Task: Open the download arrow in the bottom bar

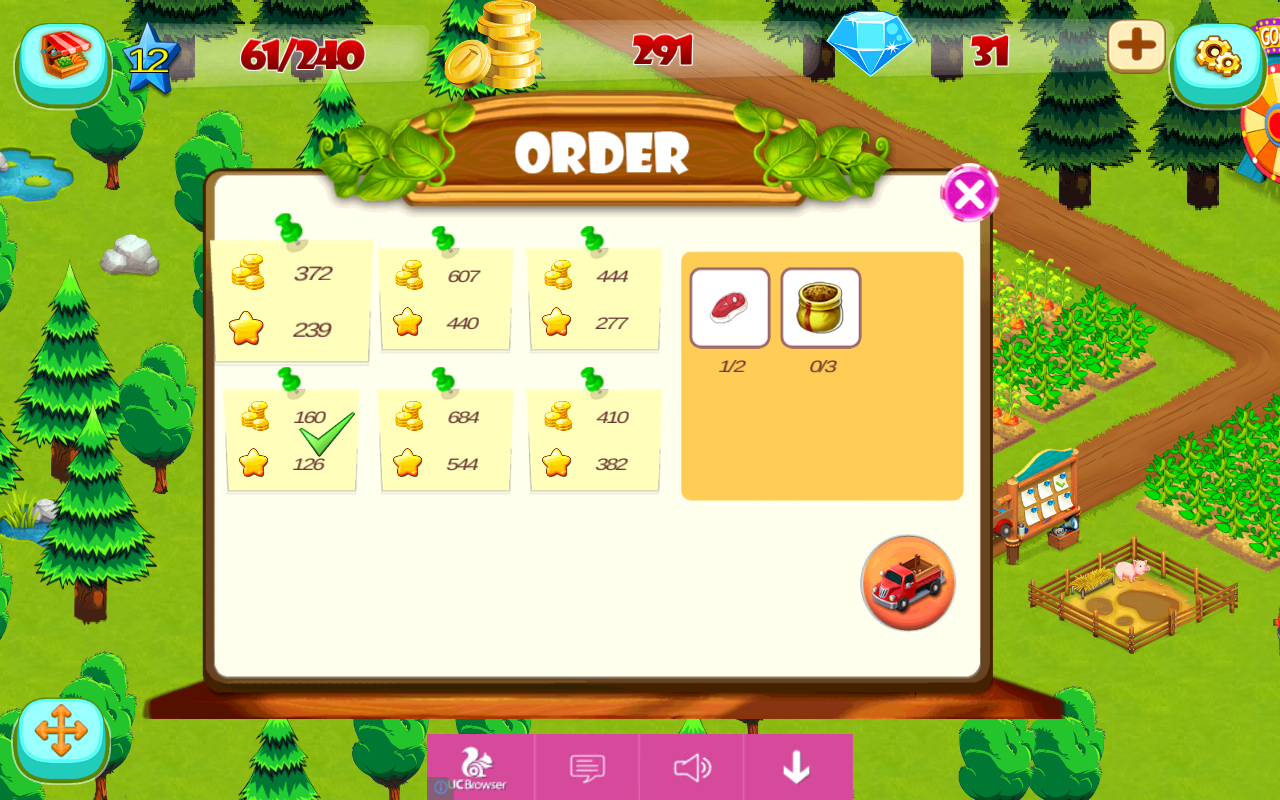Action: tap(796, 767)
